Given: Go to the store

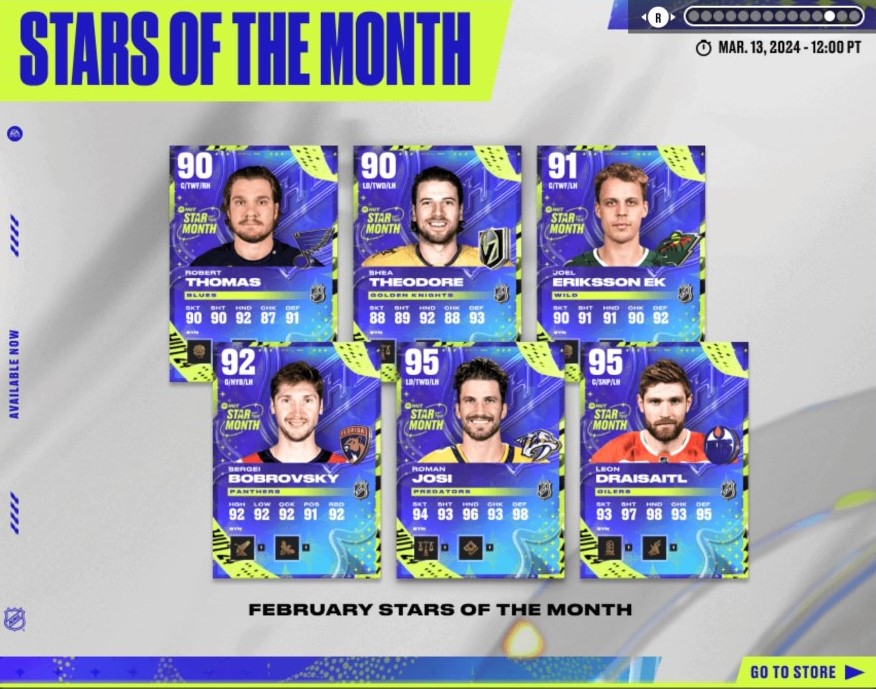Looking at the screenshot, I should [805, 672].
